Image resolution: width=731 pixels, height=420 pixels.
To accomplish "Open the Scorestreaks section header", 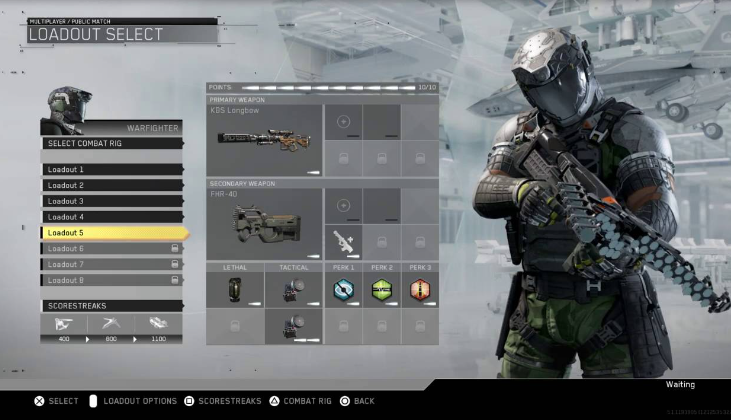I will [x=111, y=306].
